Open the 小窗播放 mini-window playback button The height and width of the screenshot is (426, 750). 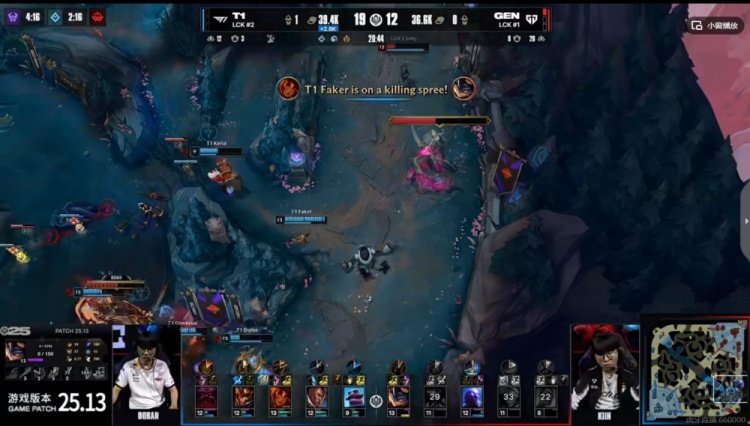coord(716,25)
